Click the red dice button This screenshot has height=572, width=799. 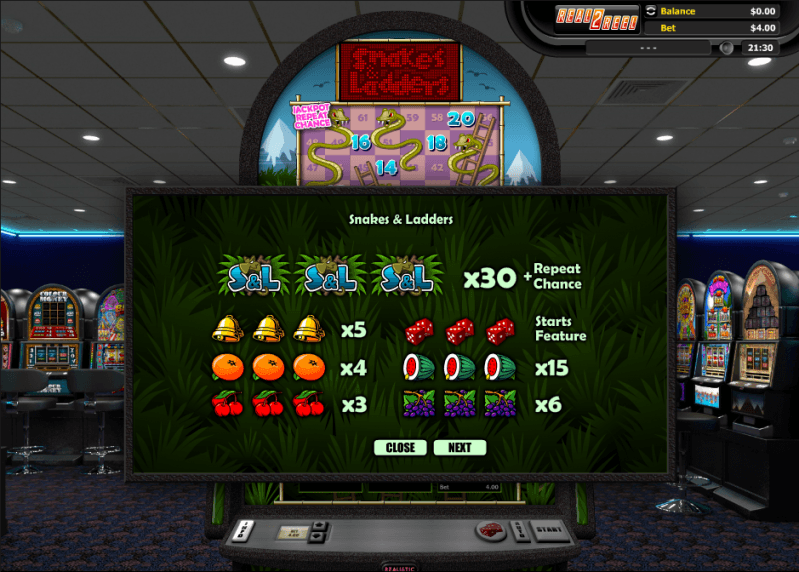click(x=489, y=530)
